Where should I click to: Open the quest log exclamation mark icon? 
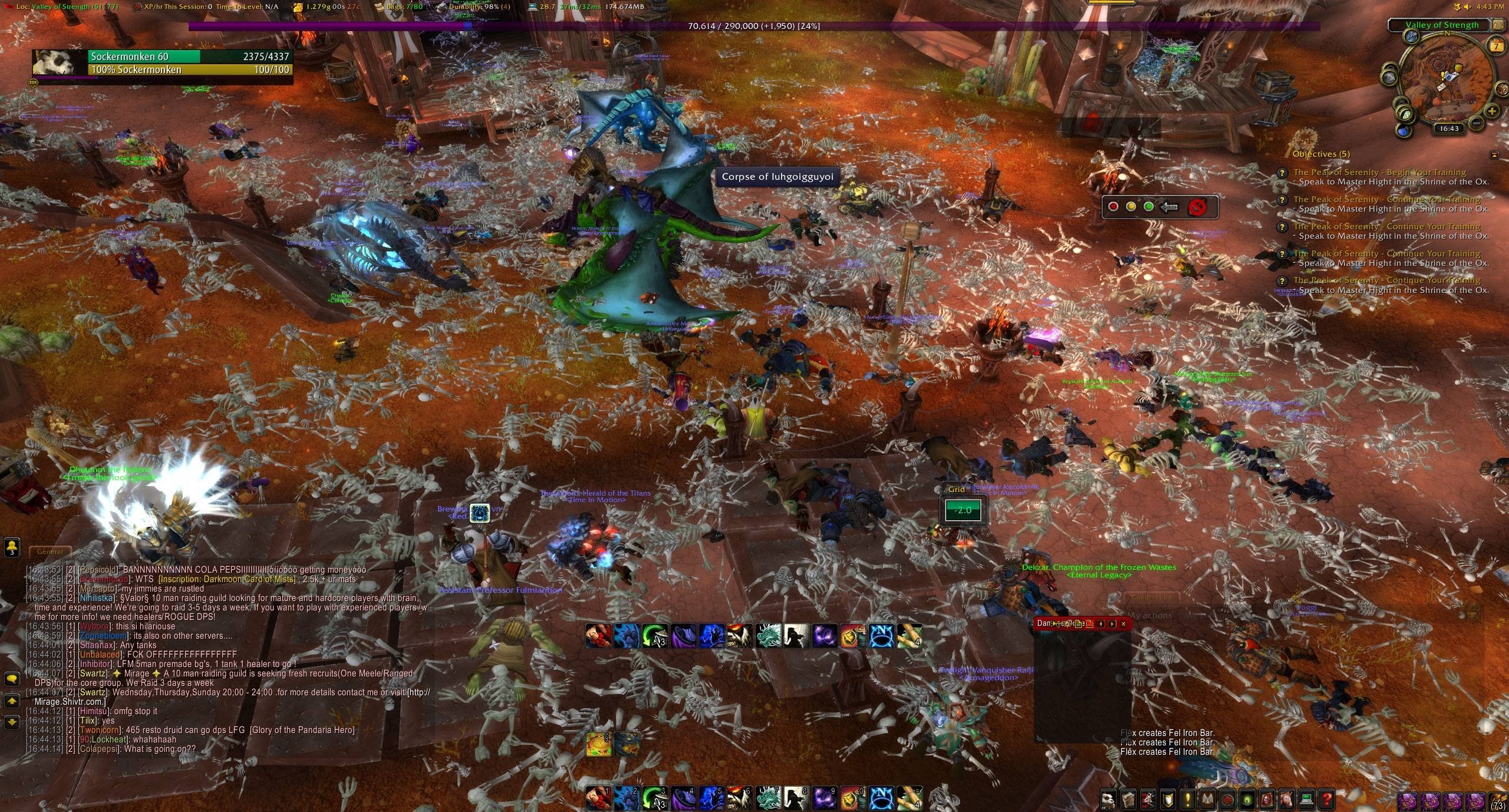point(1187,800)
